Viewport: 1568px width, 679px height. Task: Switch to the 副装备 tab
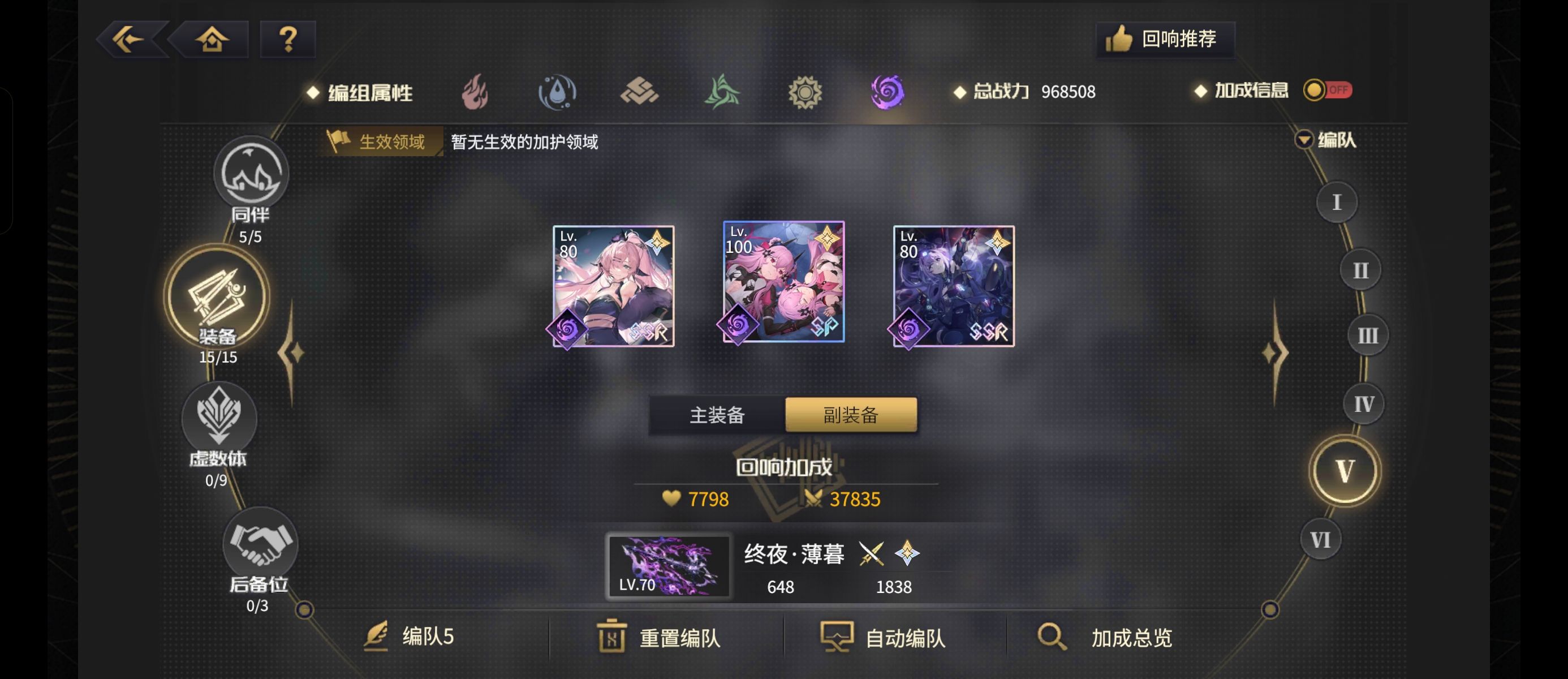[x=850, y=415]
